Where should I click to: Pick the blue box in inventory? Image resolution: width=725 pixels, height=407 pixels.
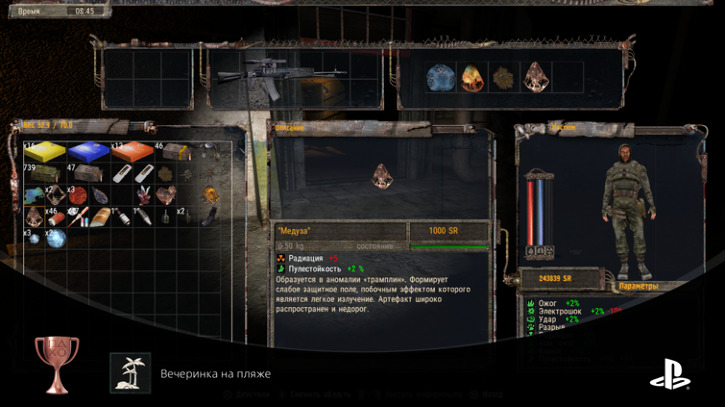(x=88, y=151)
